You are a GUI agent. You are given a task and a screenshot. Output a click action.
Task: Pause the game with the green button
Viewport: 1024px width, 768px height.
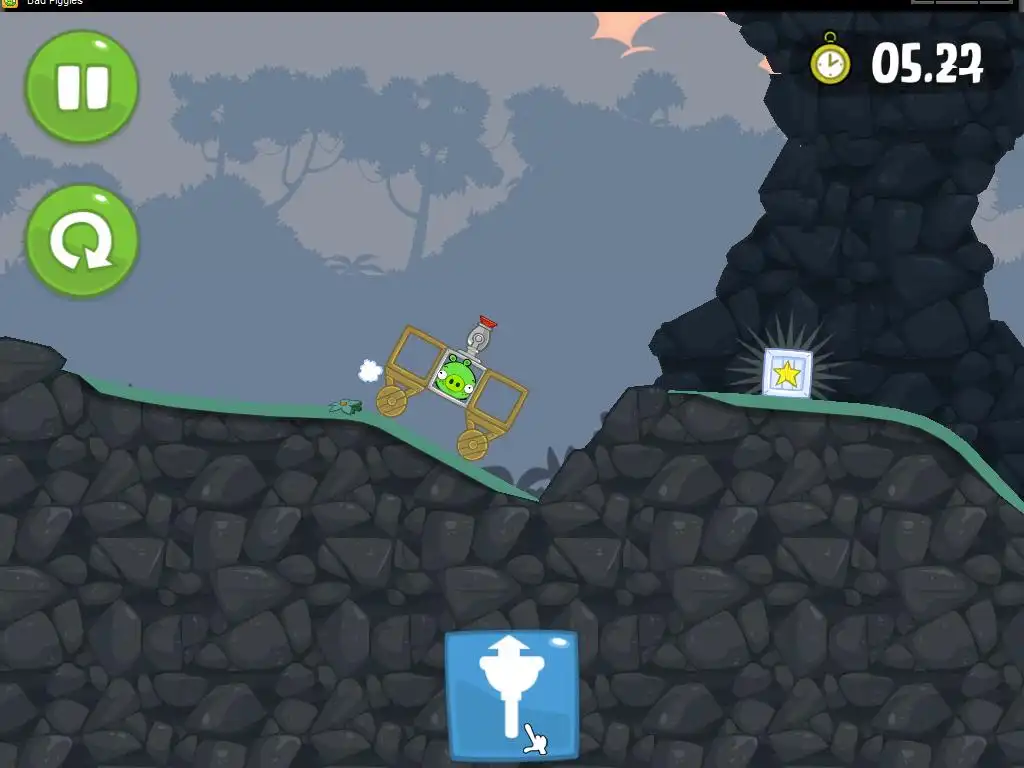pyautogui.click(x=82, y=87)
